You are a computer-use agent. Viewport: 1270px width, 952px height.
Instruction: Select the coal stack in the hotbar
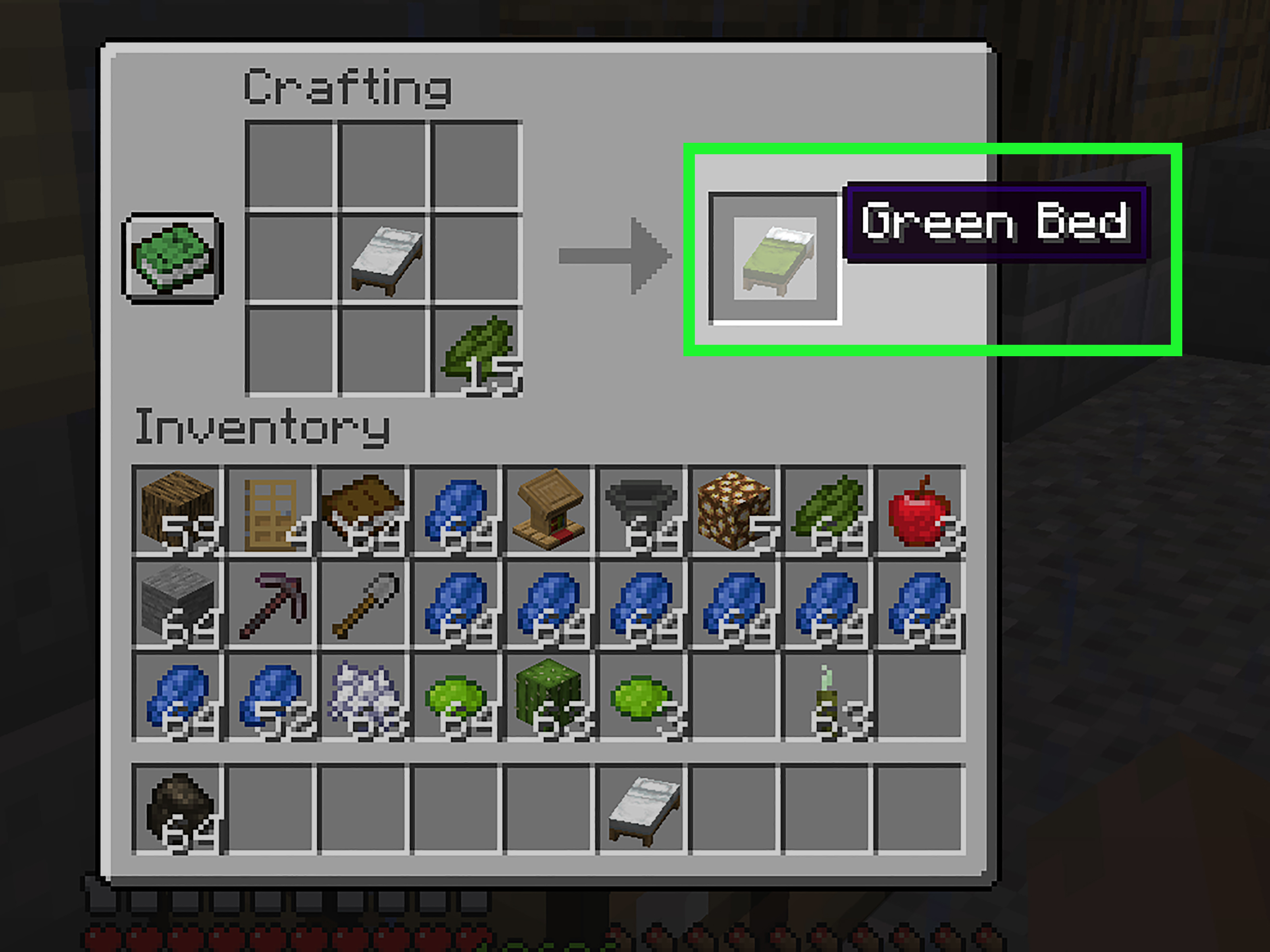178,806
